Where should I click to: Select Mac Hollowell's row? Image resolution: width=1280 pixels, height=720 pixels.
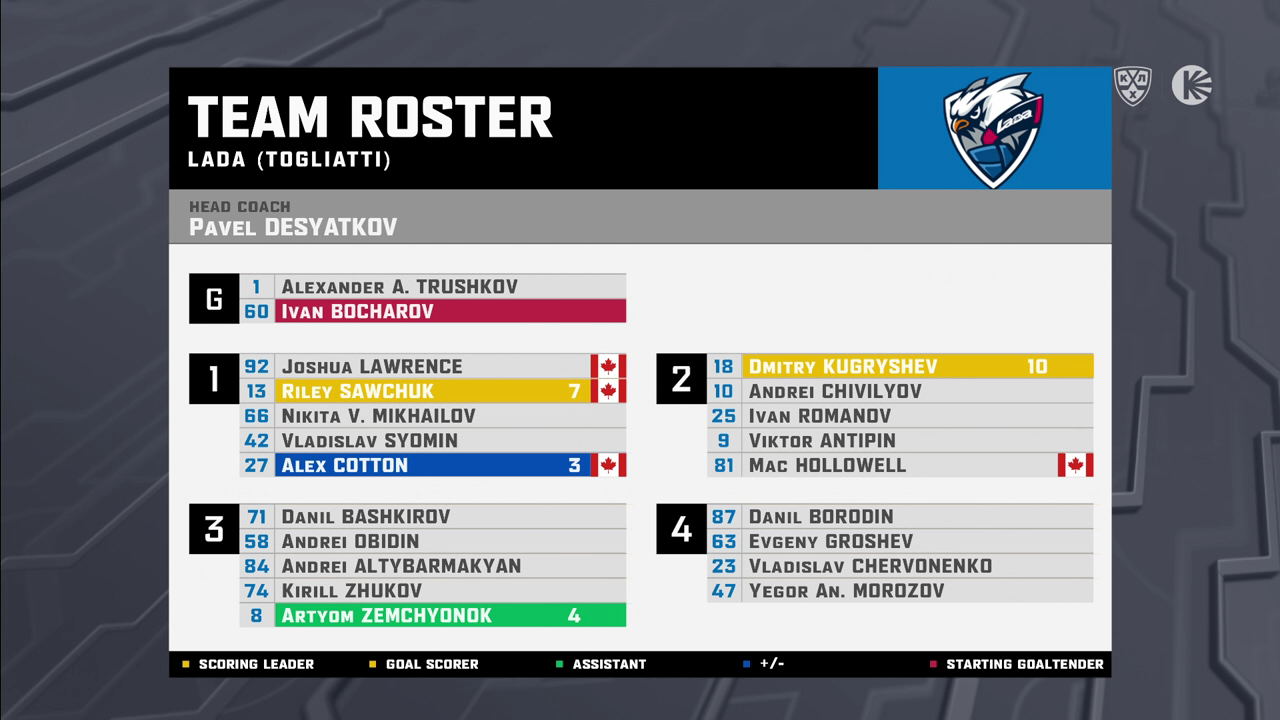click(900, 465)
